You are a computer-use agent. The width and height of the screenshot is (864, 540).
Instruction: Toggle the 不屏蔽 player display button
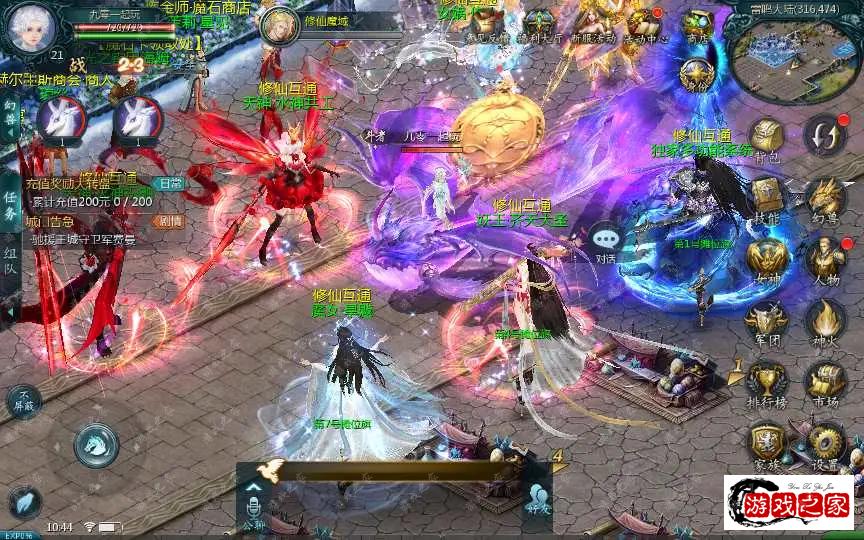pos(24,401)
